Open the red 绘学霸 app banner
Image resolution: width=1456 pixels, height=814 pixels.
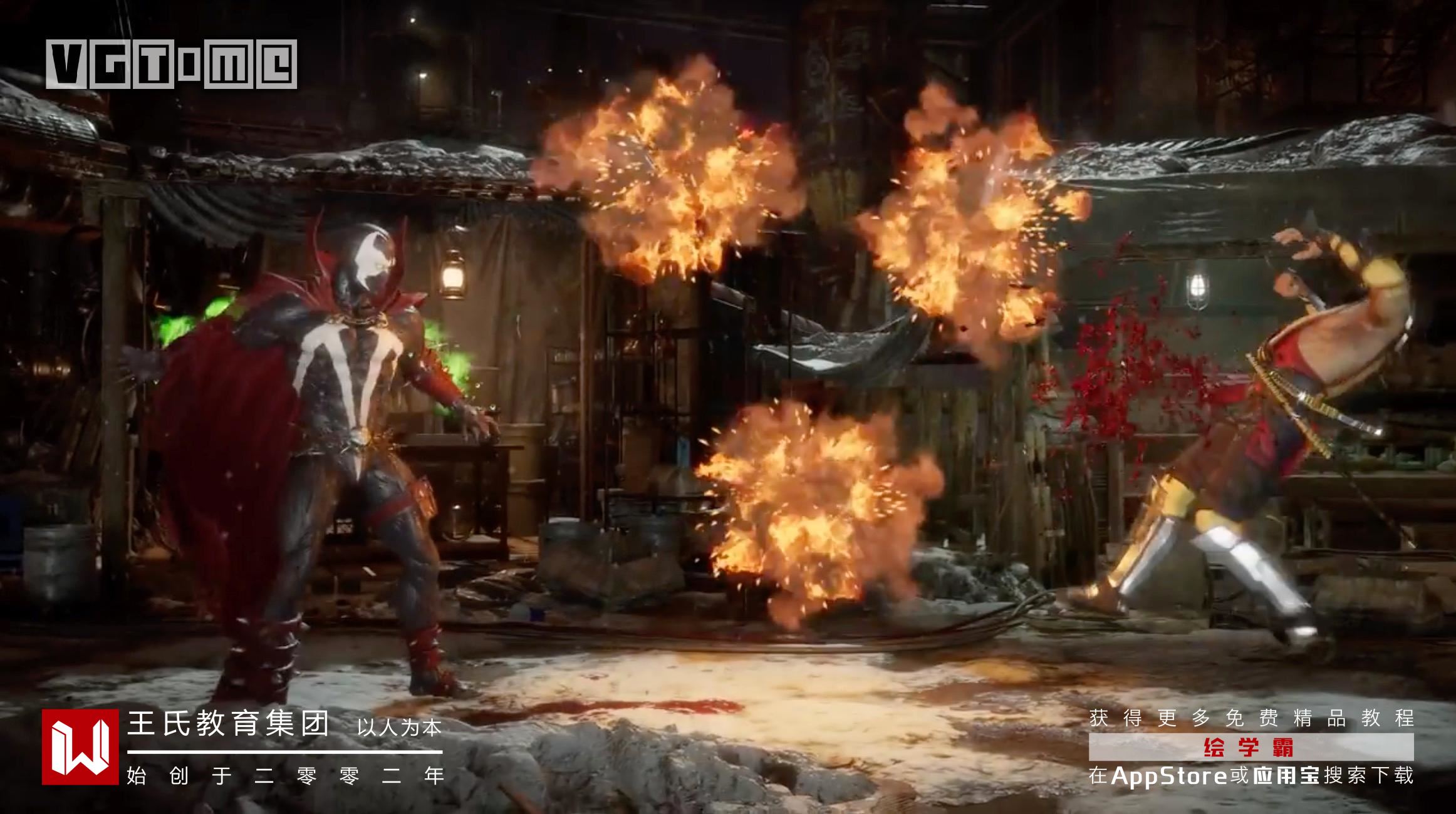(x=1251, y=747)
